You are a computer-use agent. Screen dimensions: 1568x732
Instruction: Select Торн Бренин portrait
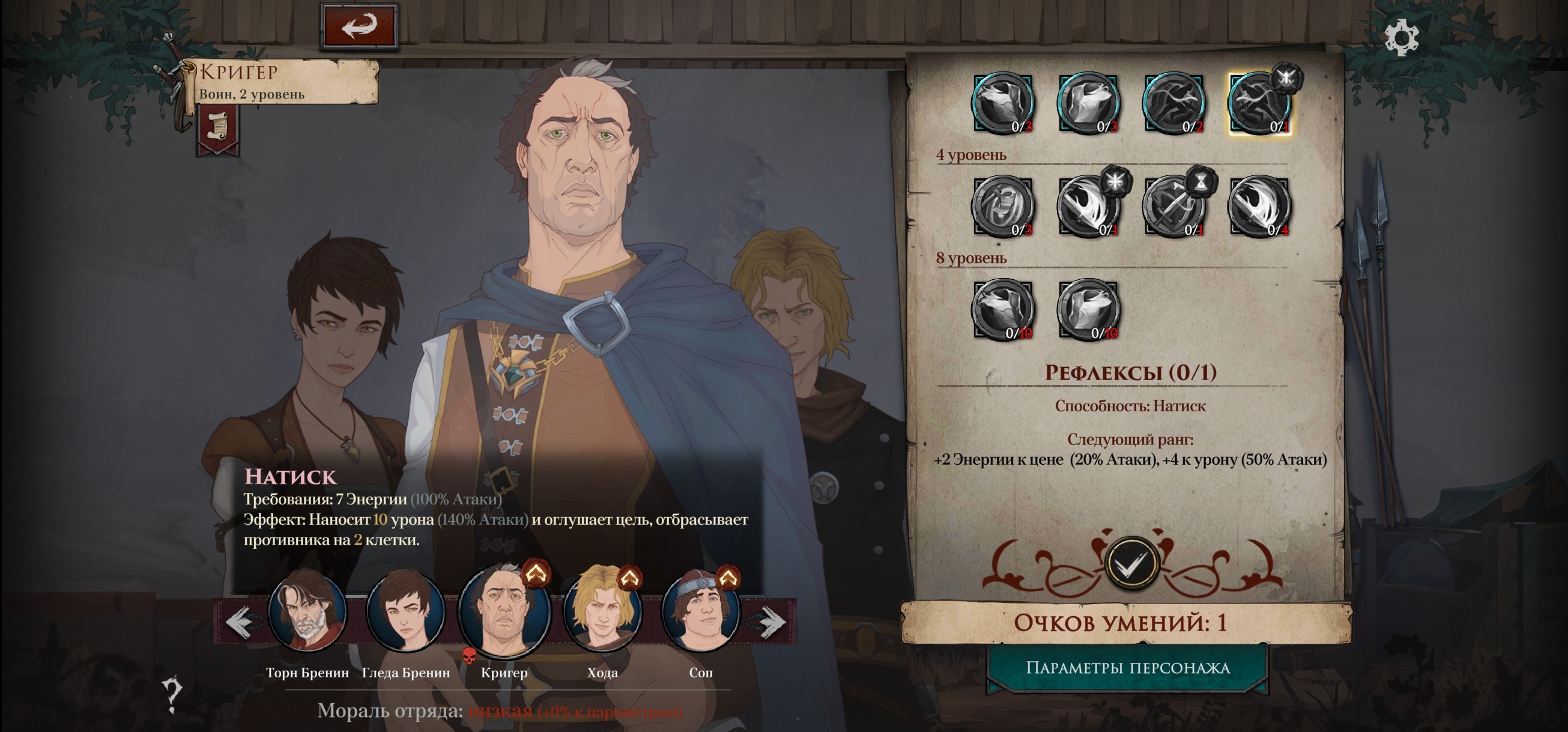coord(307,610)
